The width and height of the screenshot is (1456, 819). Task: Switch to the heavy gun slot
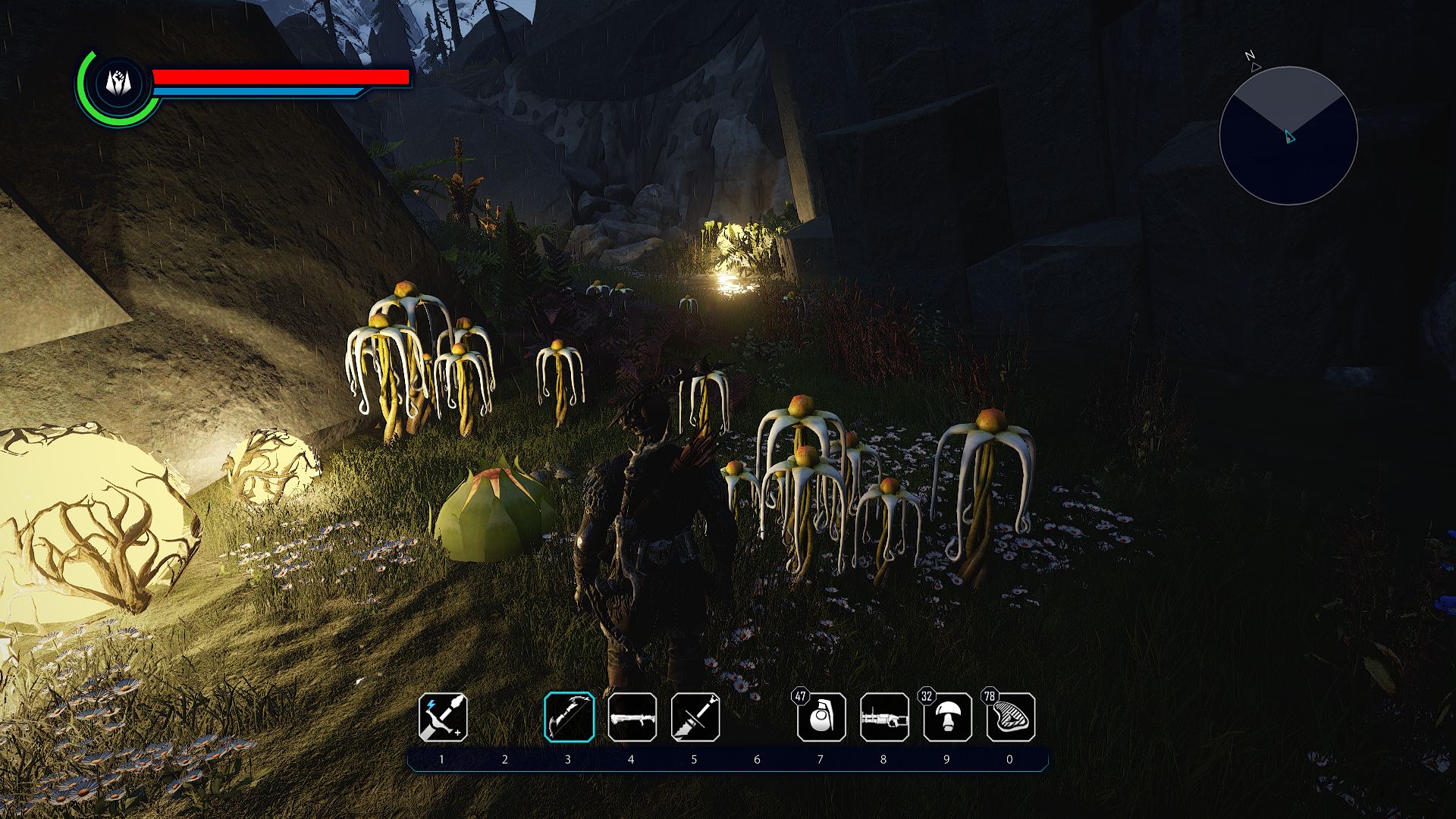point(884,717)
